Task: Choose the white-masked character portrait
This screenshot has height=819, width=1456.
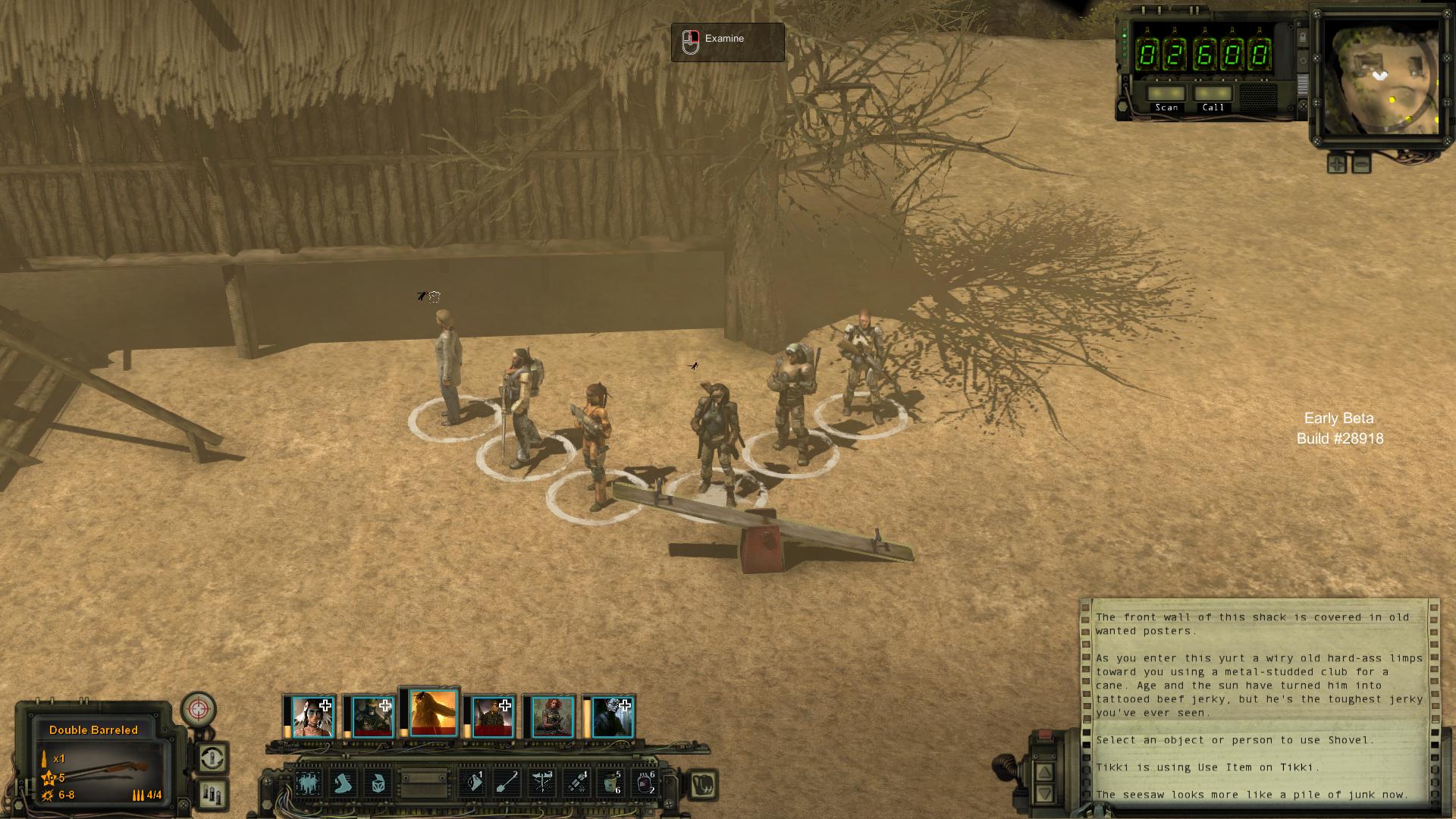Action: tap(613, 717)
